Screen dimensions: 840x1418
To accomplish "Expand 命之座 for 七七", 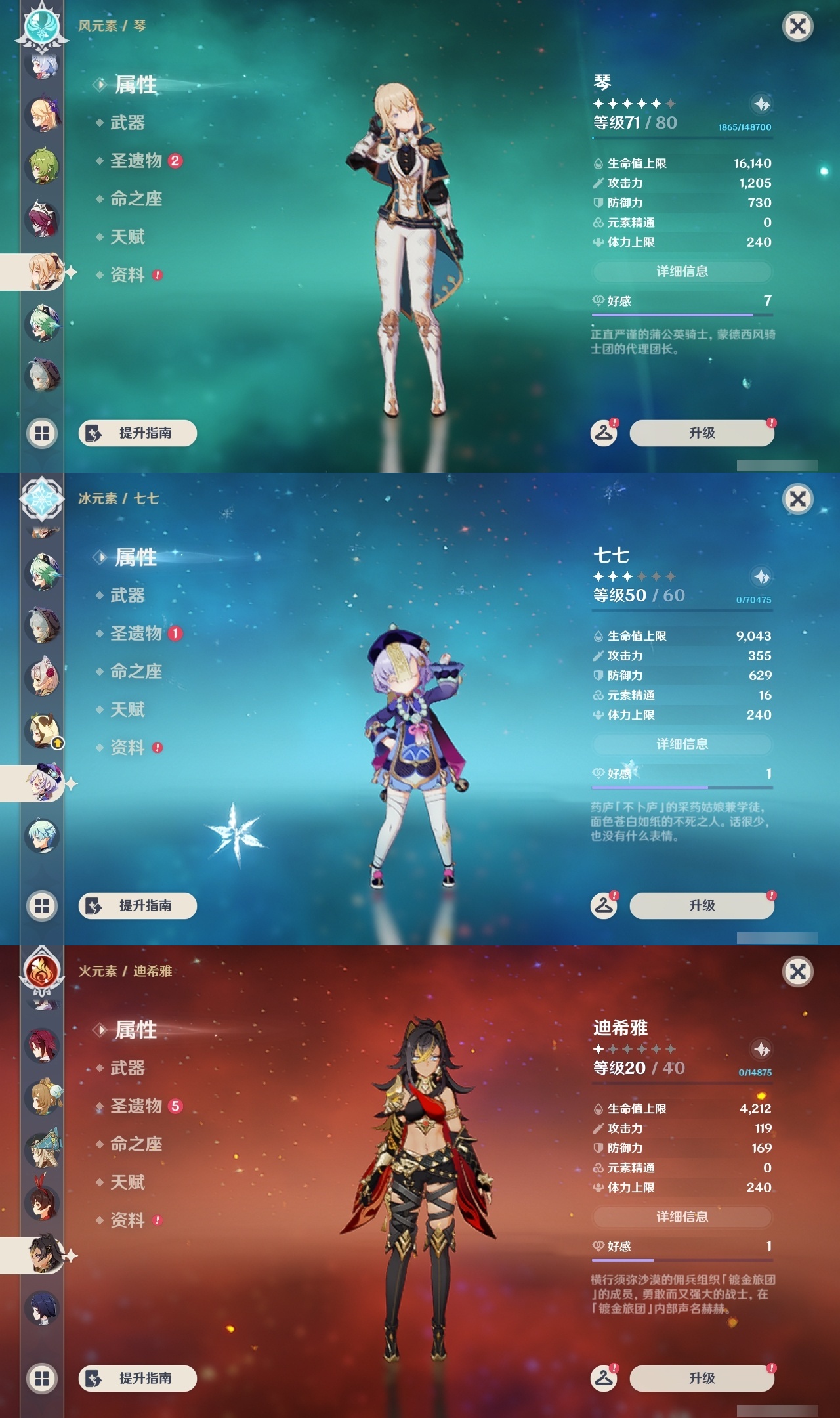I will click(x=135, y=672).
